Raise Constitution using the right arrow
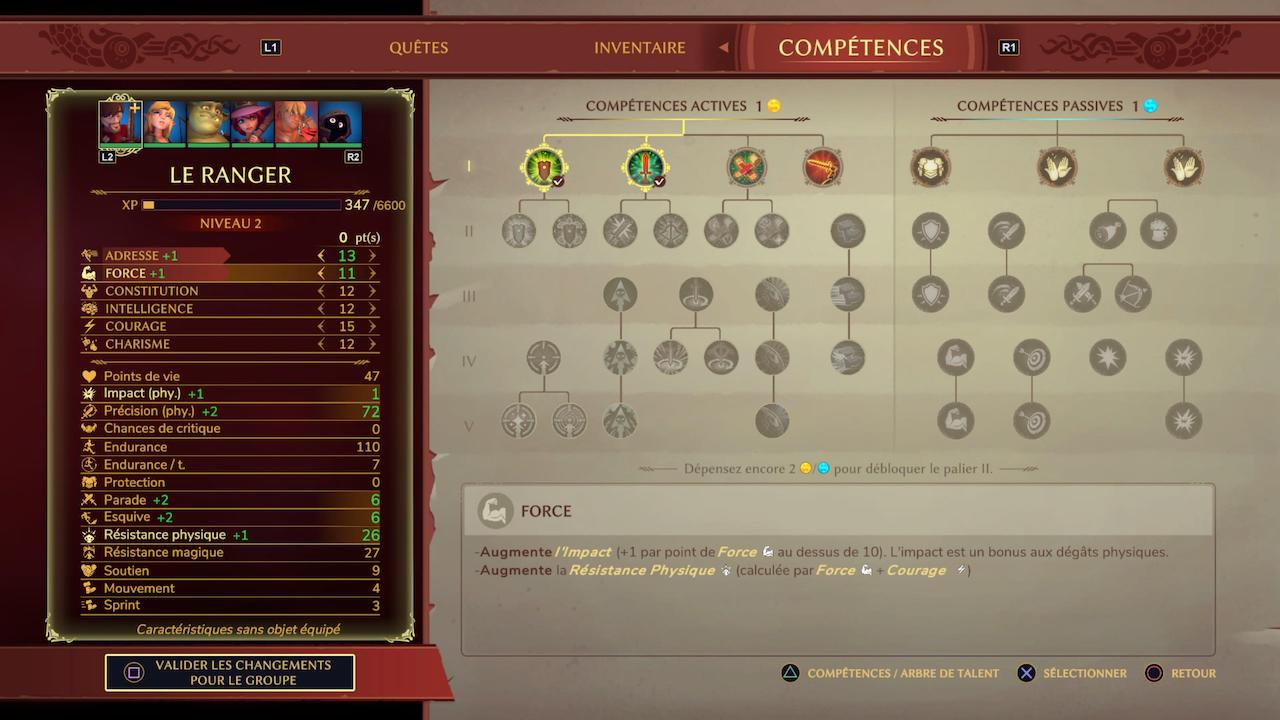The width and height of the screenshot is (1280, 720). 373,291
